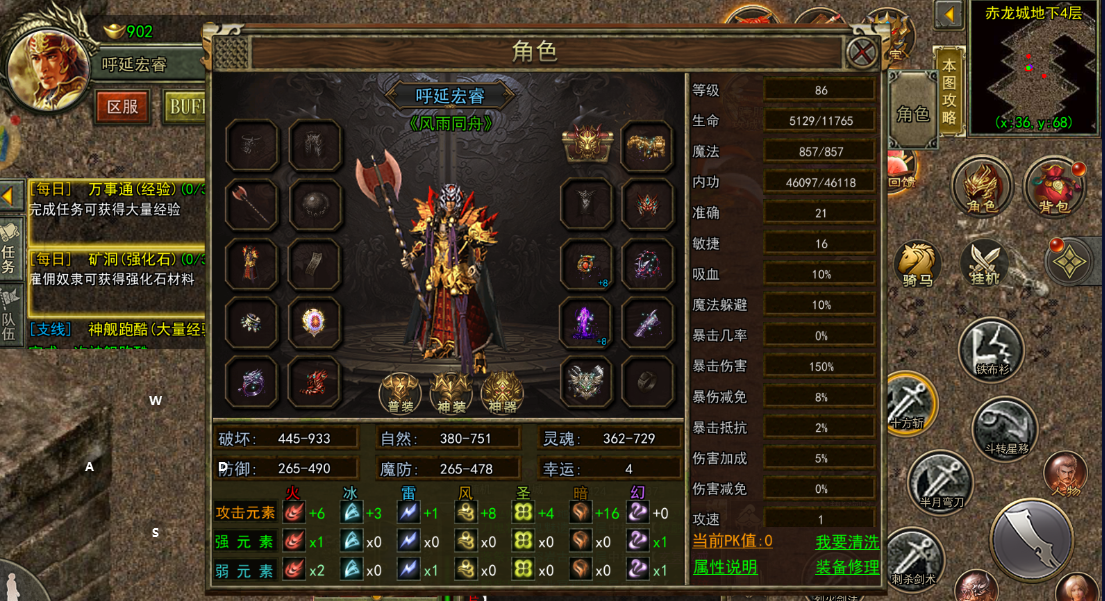Switch to the 普装 equipment tab
The width and height of the screenshot is (1105, 601).
399,392
